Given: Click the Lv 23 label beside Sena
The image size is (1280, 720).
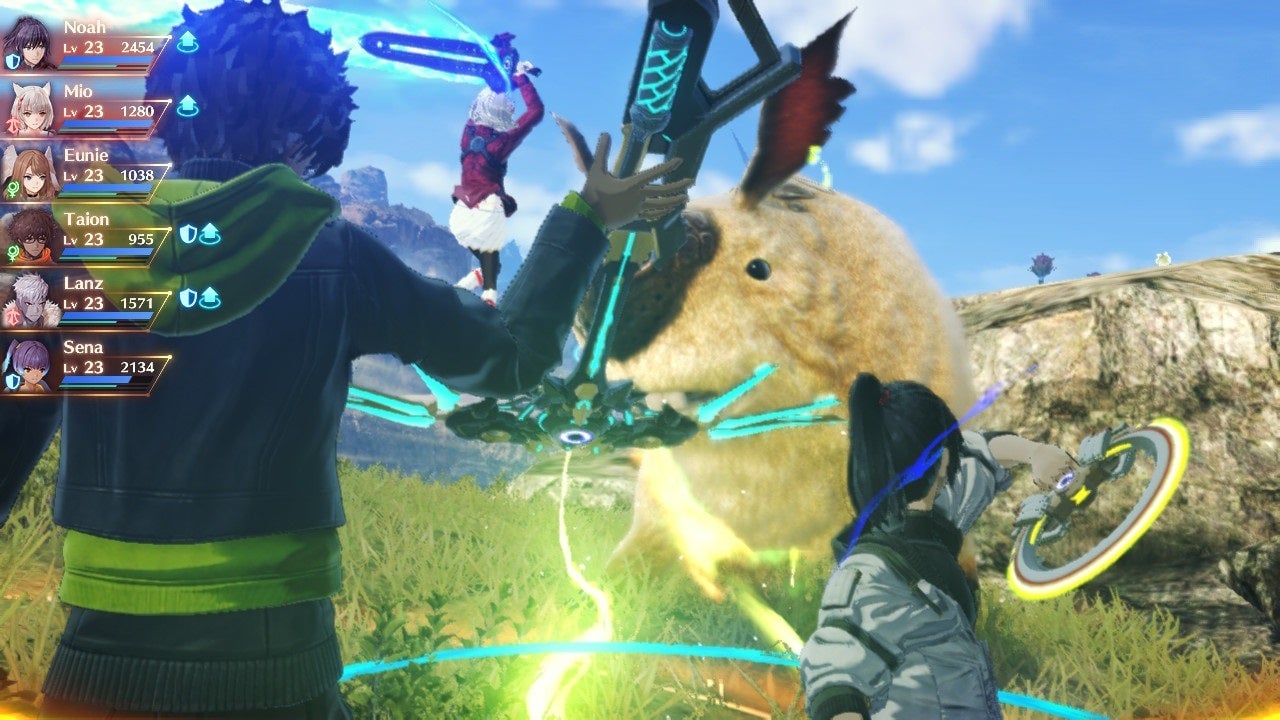Looking at the screenshot, I should click(84, 368).
